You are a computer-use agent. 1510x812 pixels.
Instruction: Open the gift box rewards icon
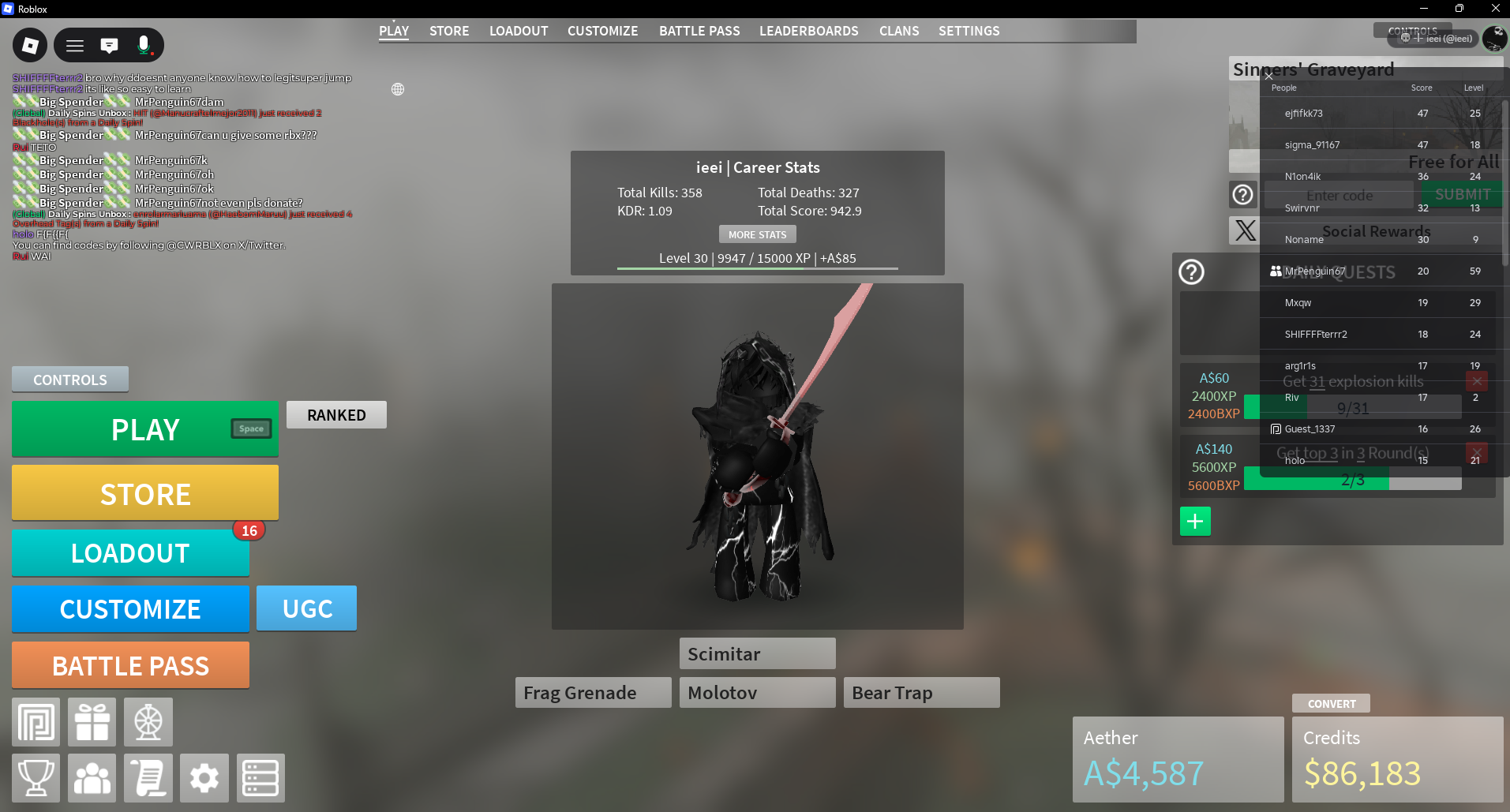pyautogui.click(x=92, y=722)
